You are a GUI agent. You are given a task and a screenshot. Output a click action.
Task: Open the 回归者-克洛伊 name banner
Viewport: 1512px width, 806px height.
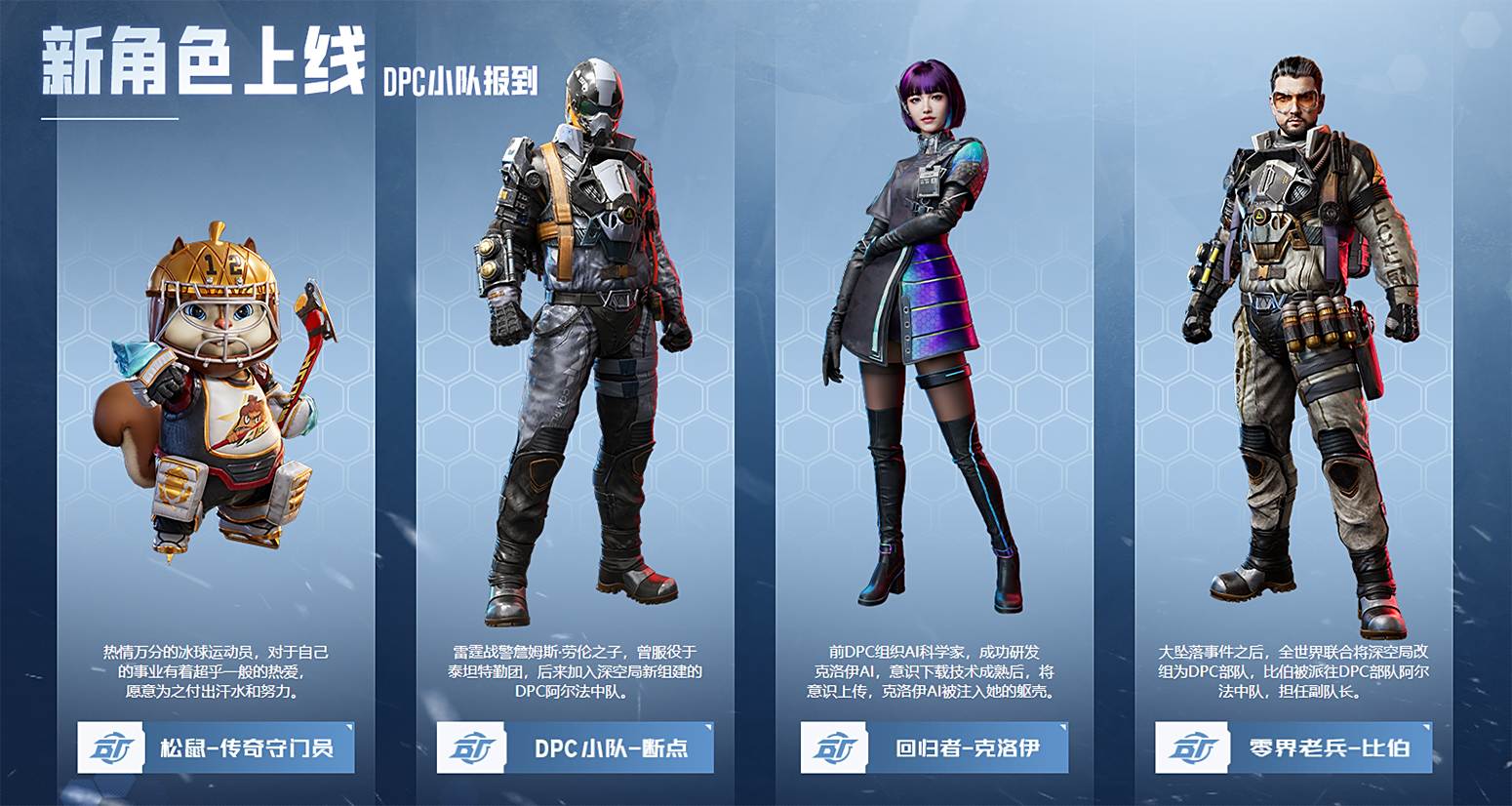point(935,748)
